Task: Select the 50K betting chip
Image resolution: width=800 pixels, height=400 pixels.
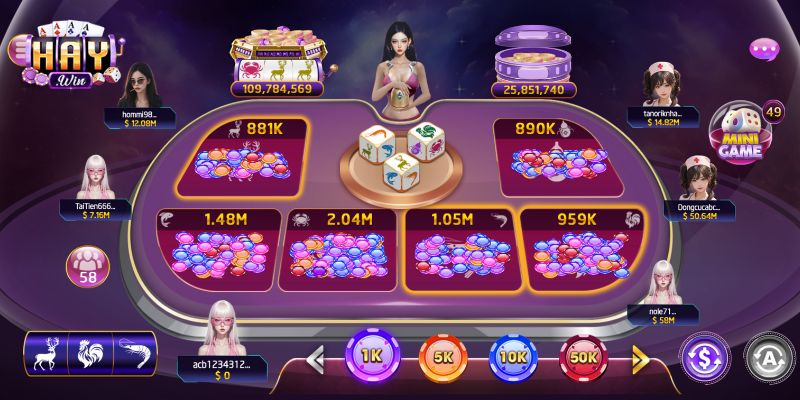Action: [x=584, y=356]
